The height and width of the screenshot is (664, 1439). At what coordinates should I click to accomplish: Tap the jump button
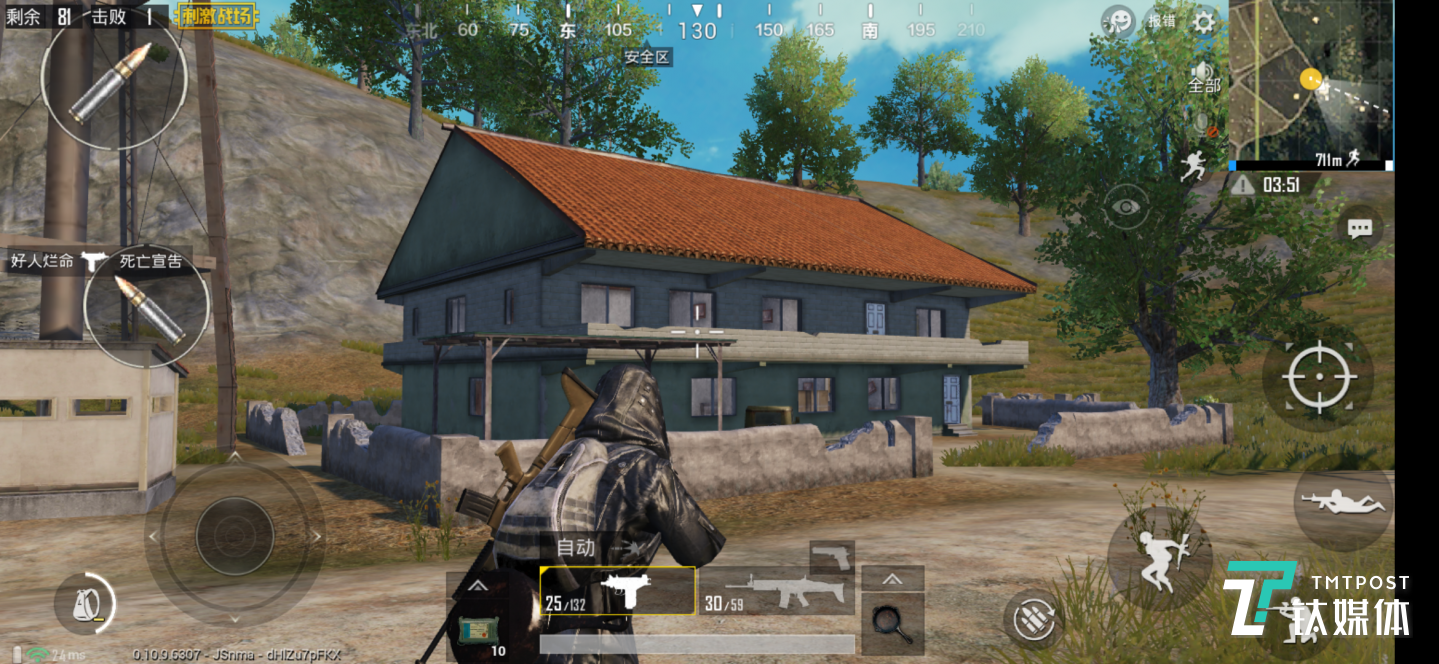(x=1160, y=558)
